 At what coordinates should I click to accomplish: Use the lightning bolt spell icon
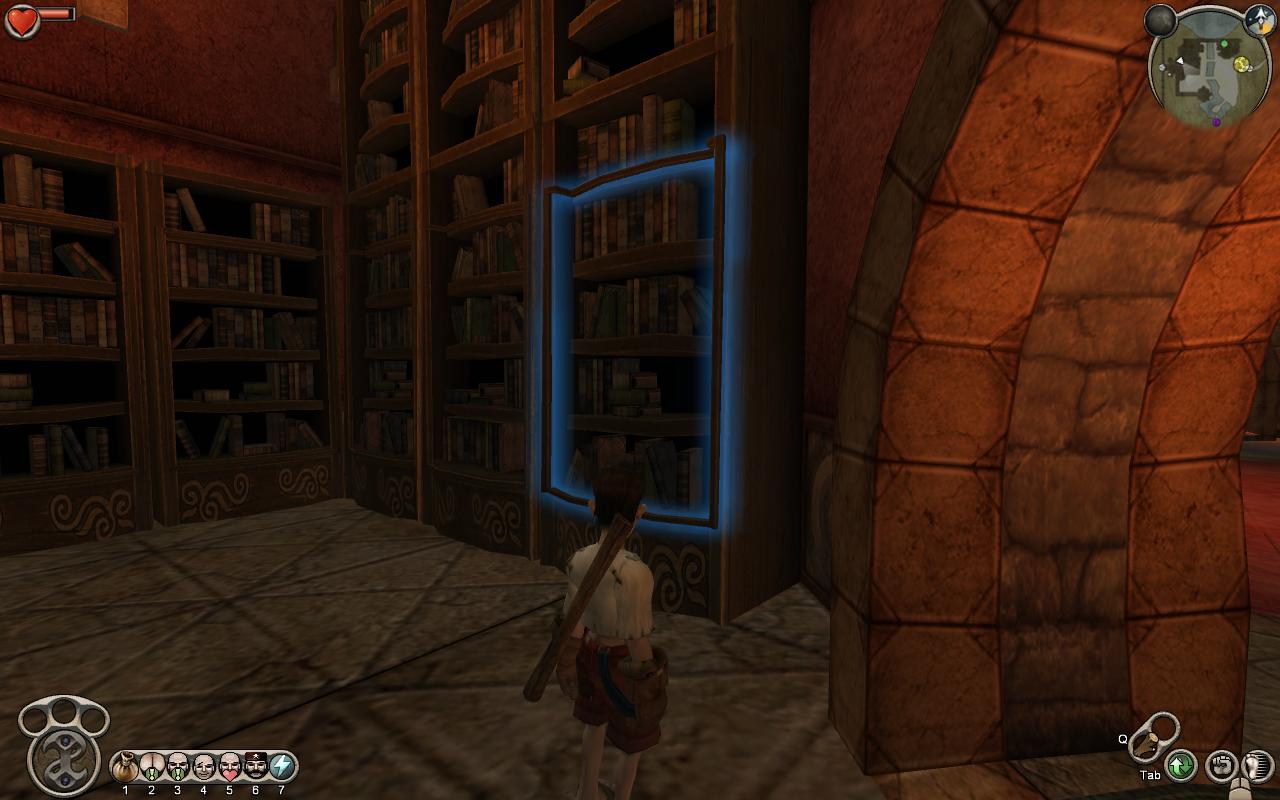click(x=282, y=767)
